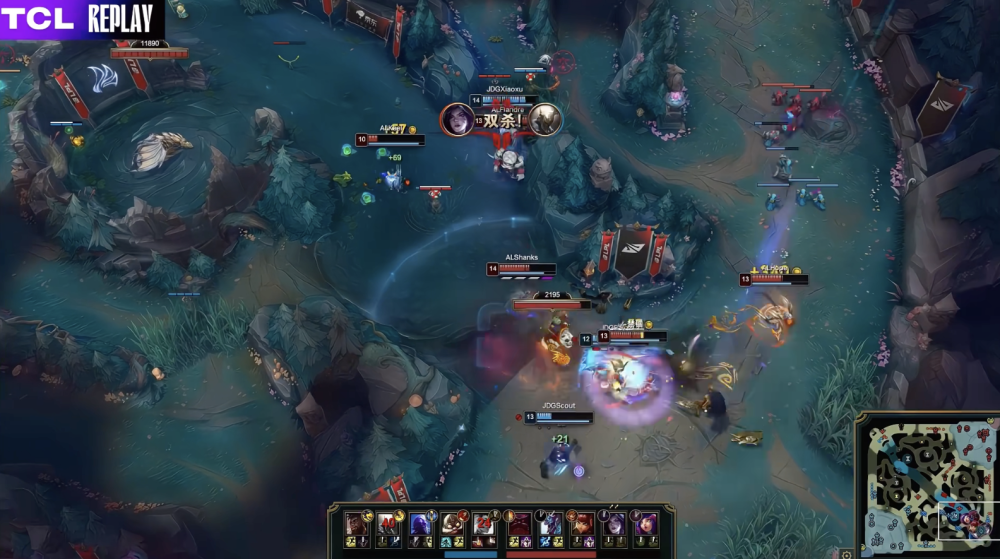The height and width of the screenshot is (559, 1000).
Task: Select the purple-haired champion portrait
Action: tap(647, 524)
